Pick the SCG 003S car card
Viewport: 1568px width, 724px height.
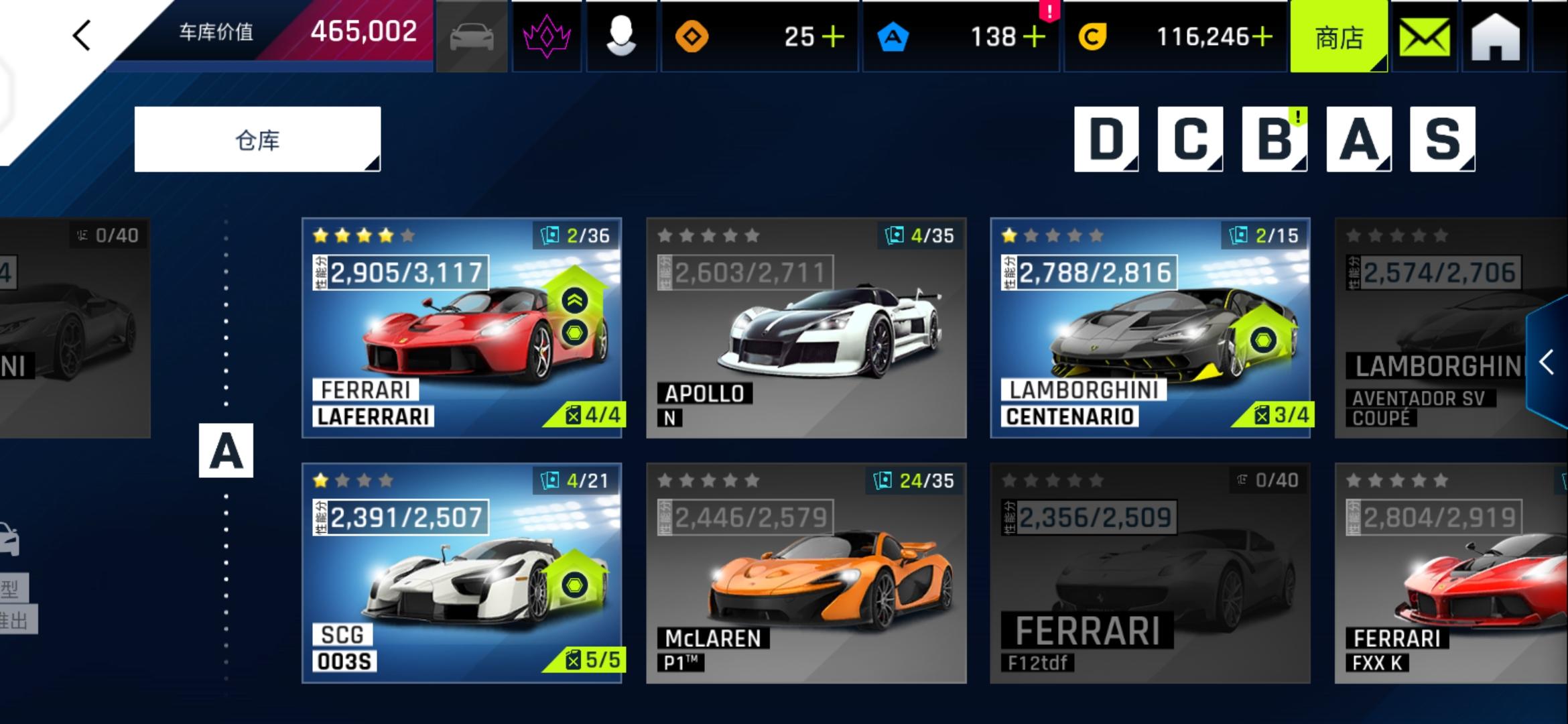462,573
